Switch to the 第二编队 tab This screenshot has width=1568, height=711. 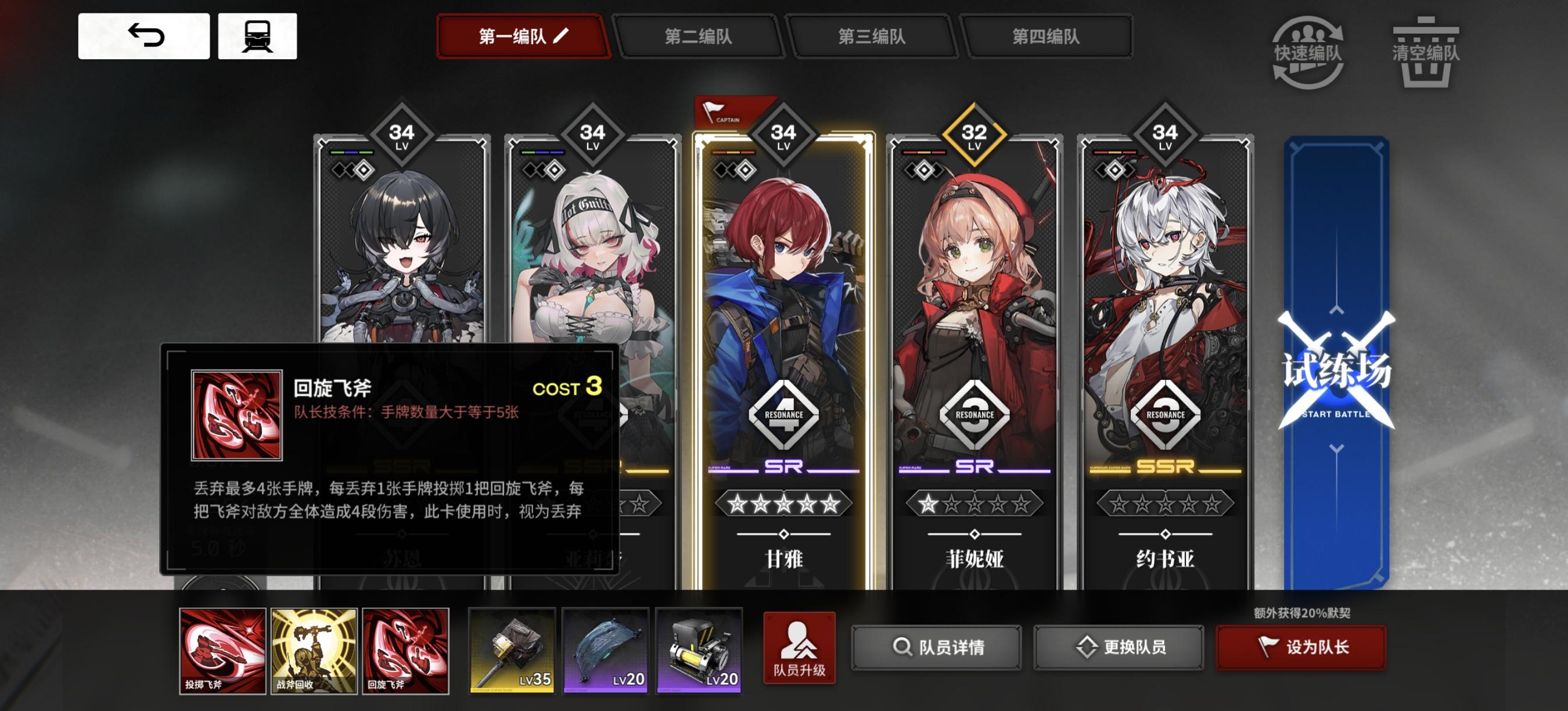pyautogui.click(x=699, y=37)
